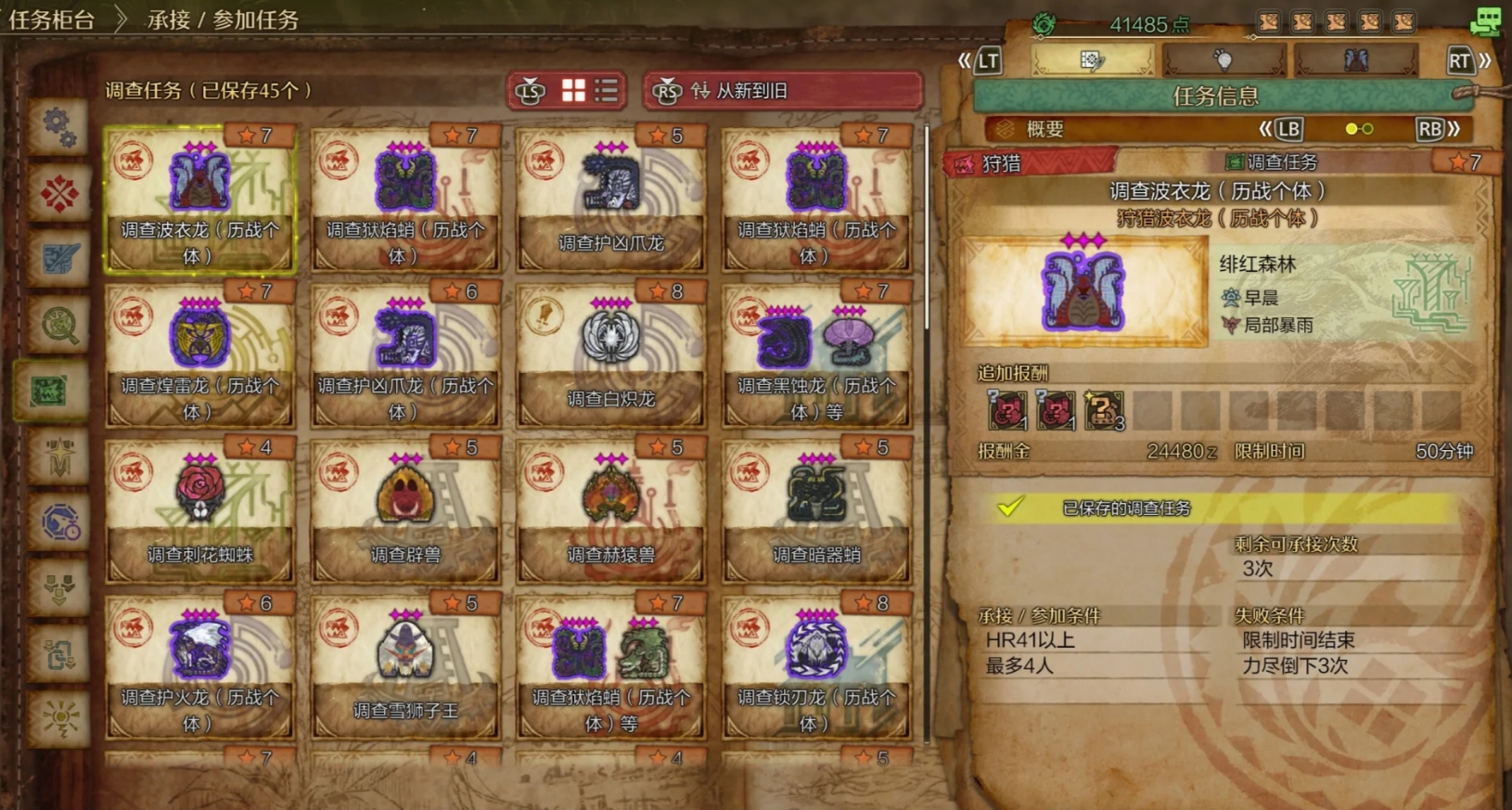The image size is (1512, 810).
Task: Choose the 调查赫猿兽 quest tile
Action: tap(611, 511)
